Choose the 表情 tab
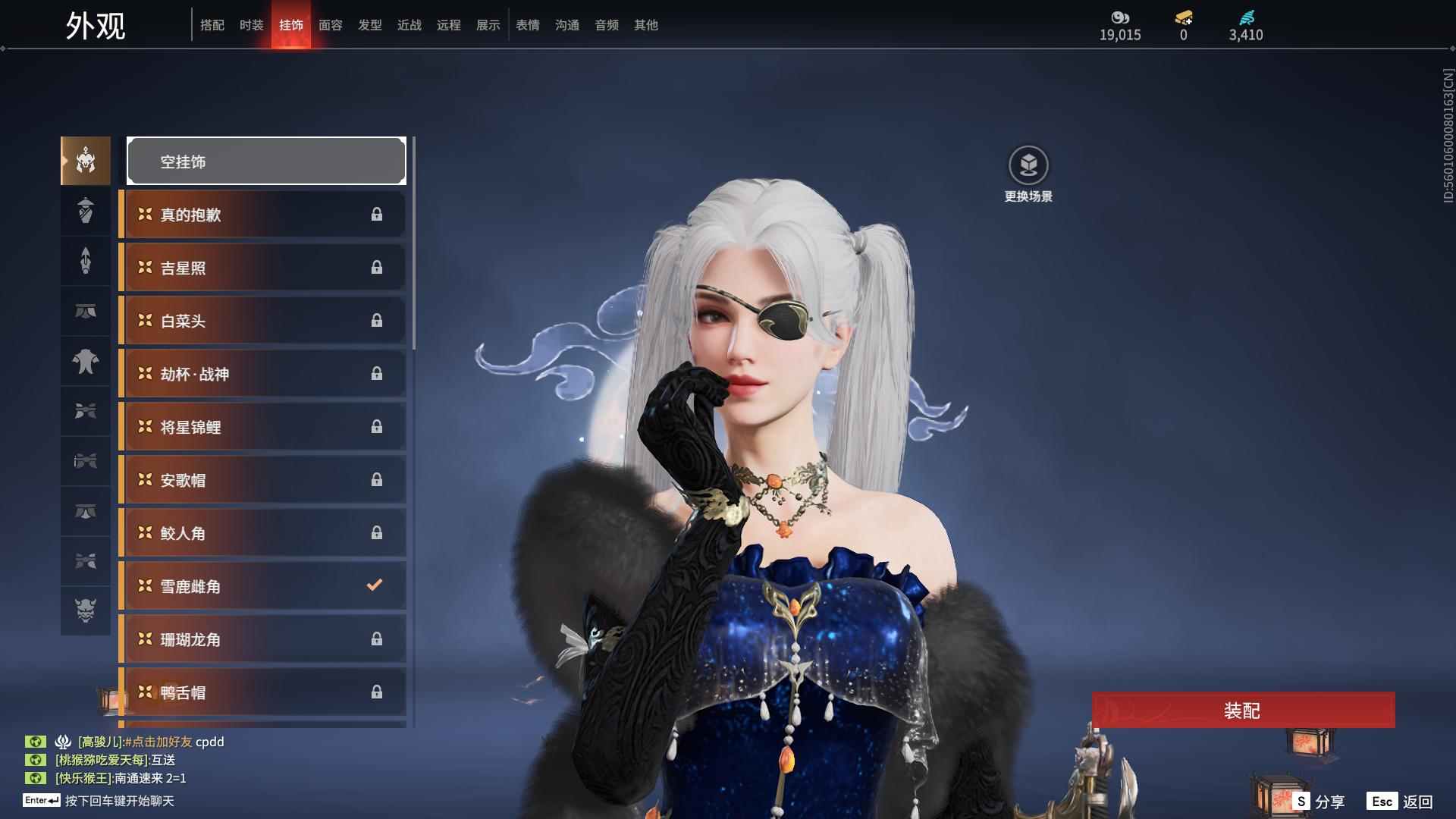The height and width of the screenshot is (819, 1456). pyautogui.click(x=528, y=25)
